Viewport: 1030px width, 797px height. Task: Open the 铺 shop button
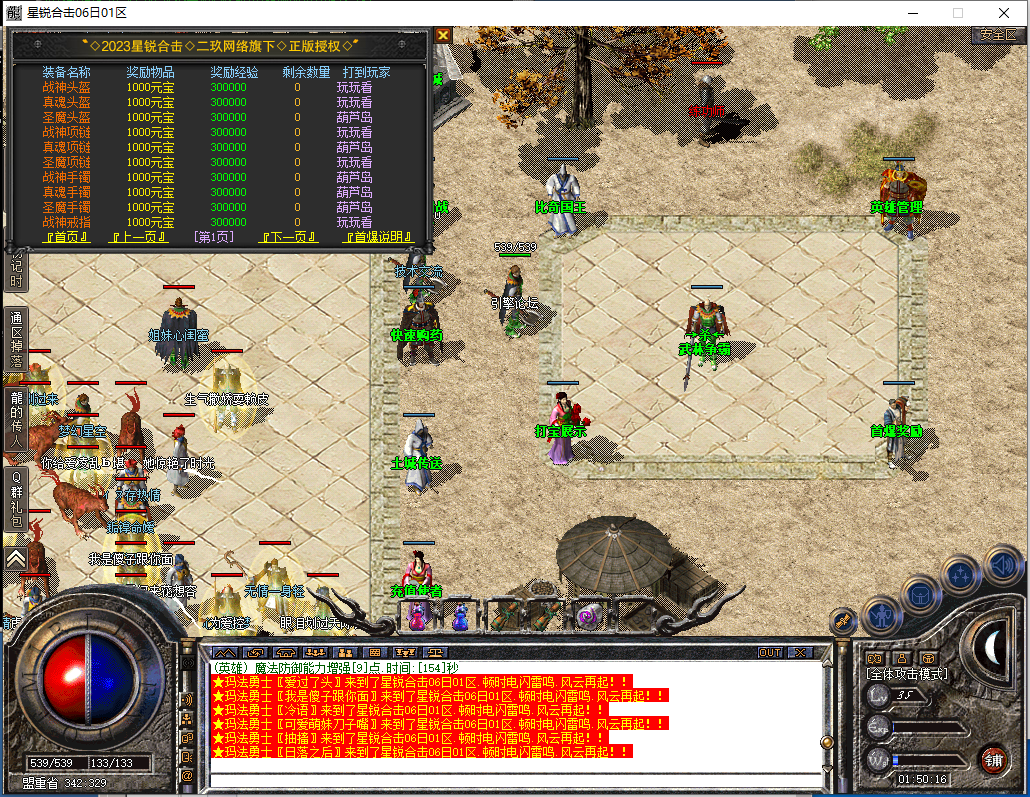point(992,759)
